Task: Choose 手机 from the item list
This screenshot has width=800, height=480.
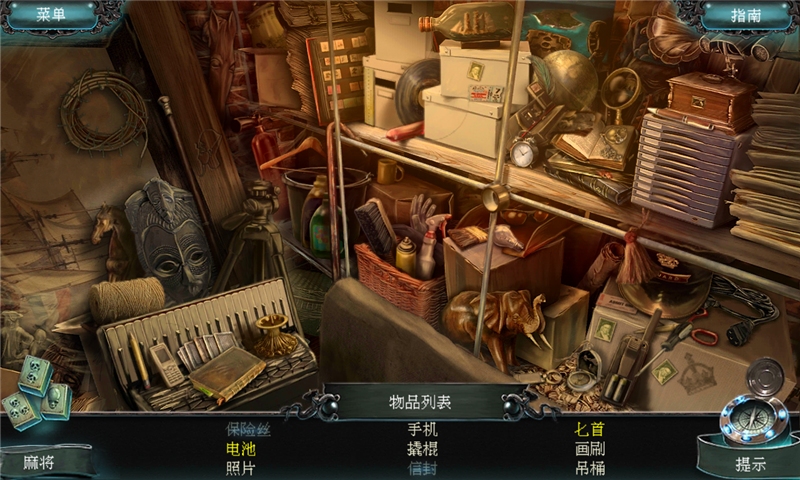Action: tap(422, 429)
